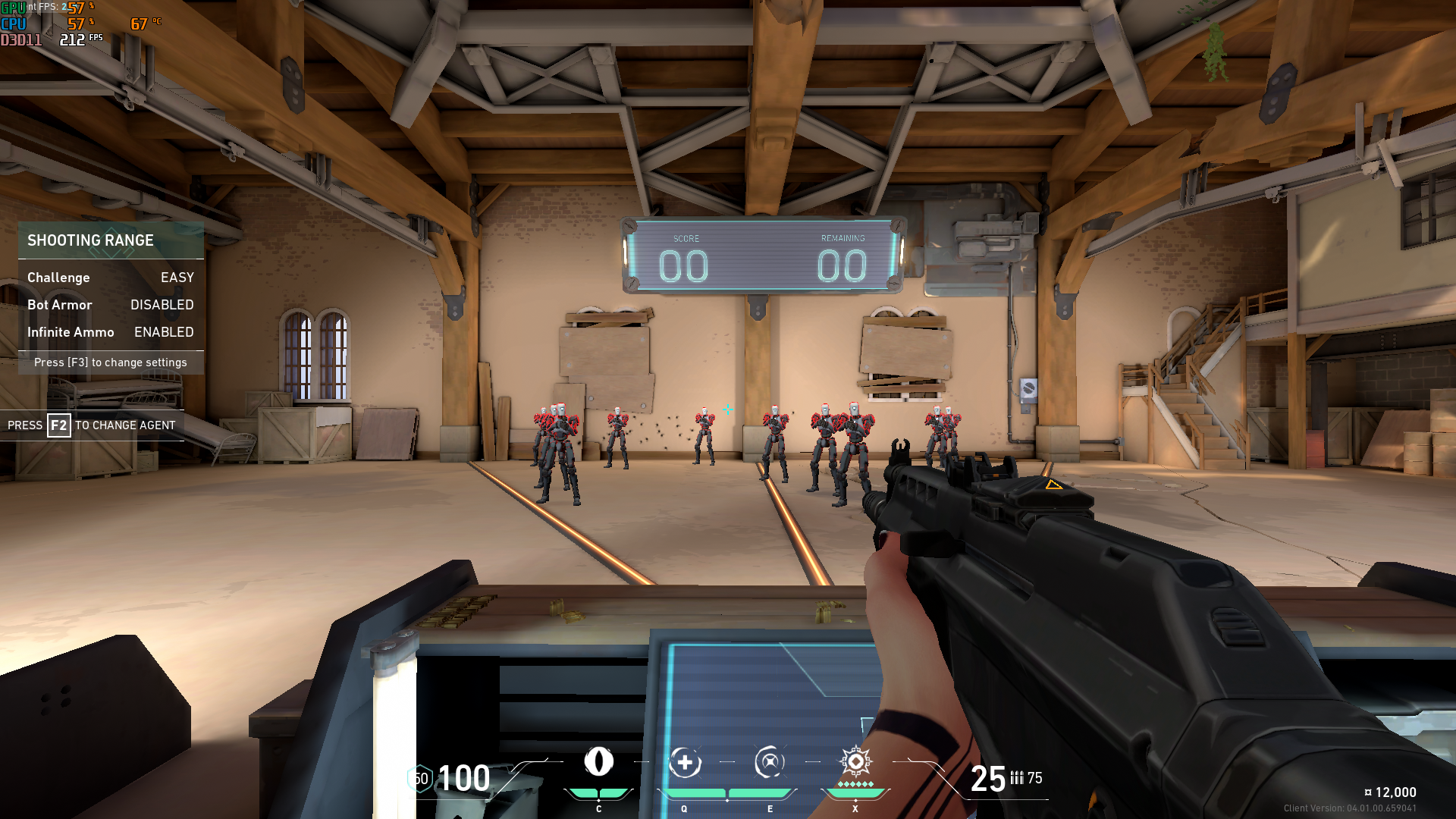The image size is (1456, 819).
Task: Activate the eye-shaped C ability
Action: click(598, 762)
